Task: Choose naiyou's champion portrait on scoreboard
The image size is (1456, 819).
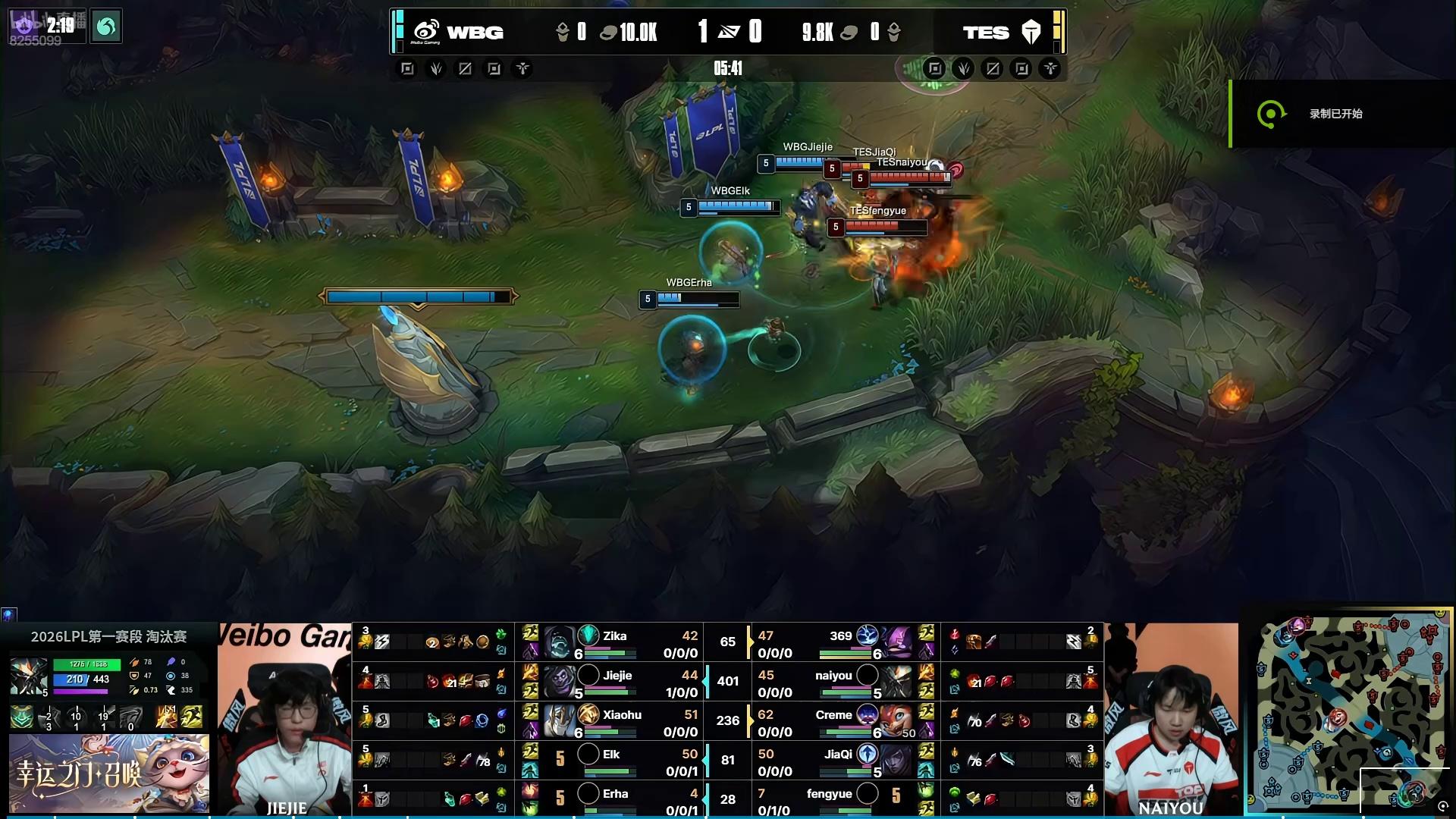Action: point(897,682)
